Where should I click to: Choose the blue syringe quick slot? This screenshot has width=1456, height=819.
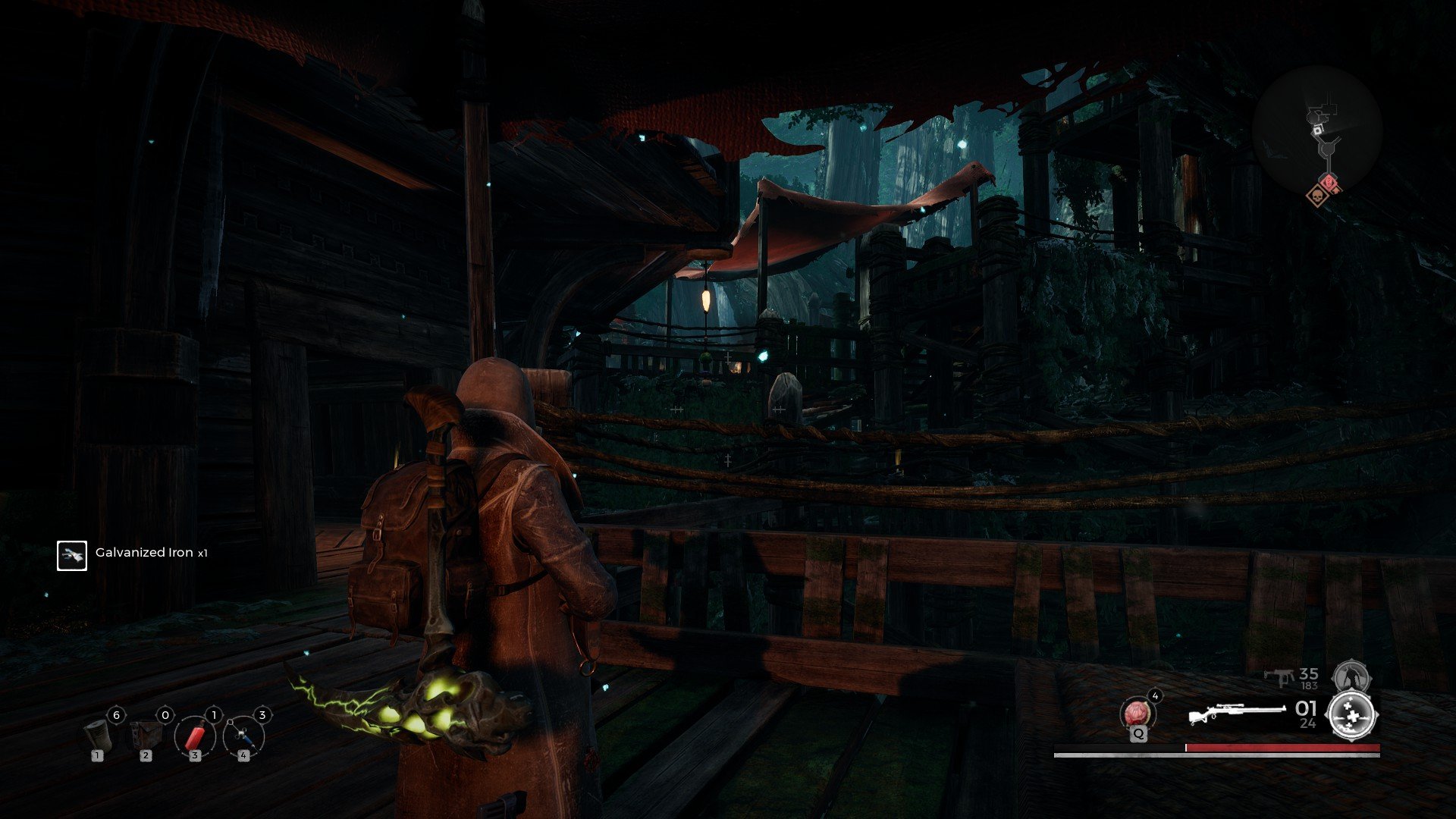coord(243,736)
